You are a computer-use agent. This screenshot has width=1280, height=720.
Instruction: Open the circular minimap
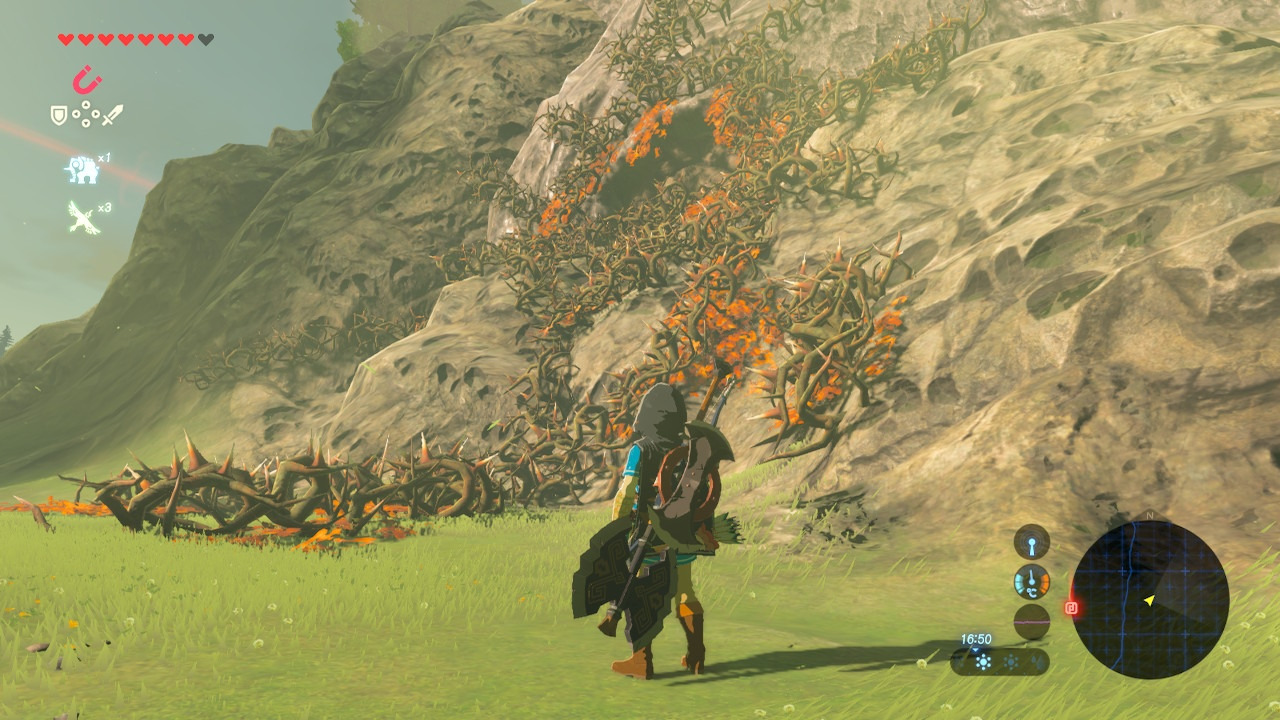1150,599
